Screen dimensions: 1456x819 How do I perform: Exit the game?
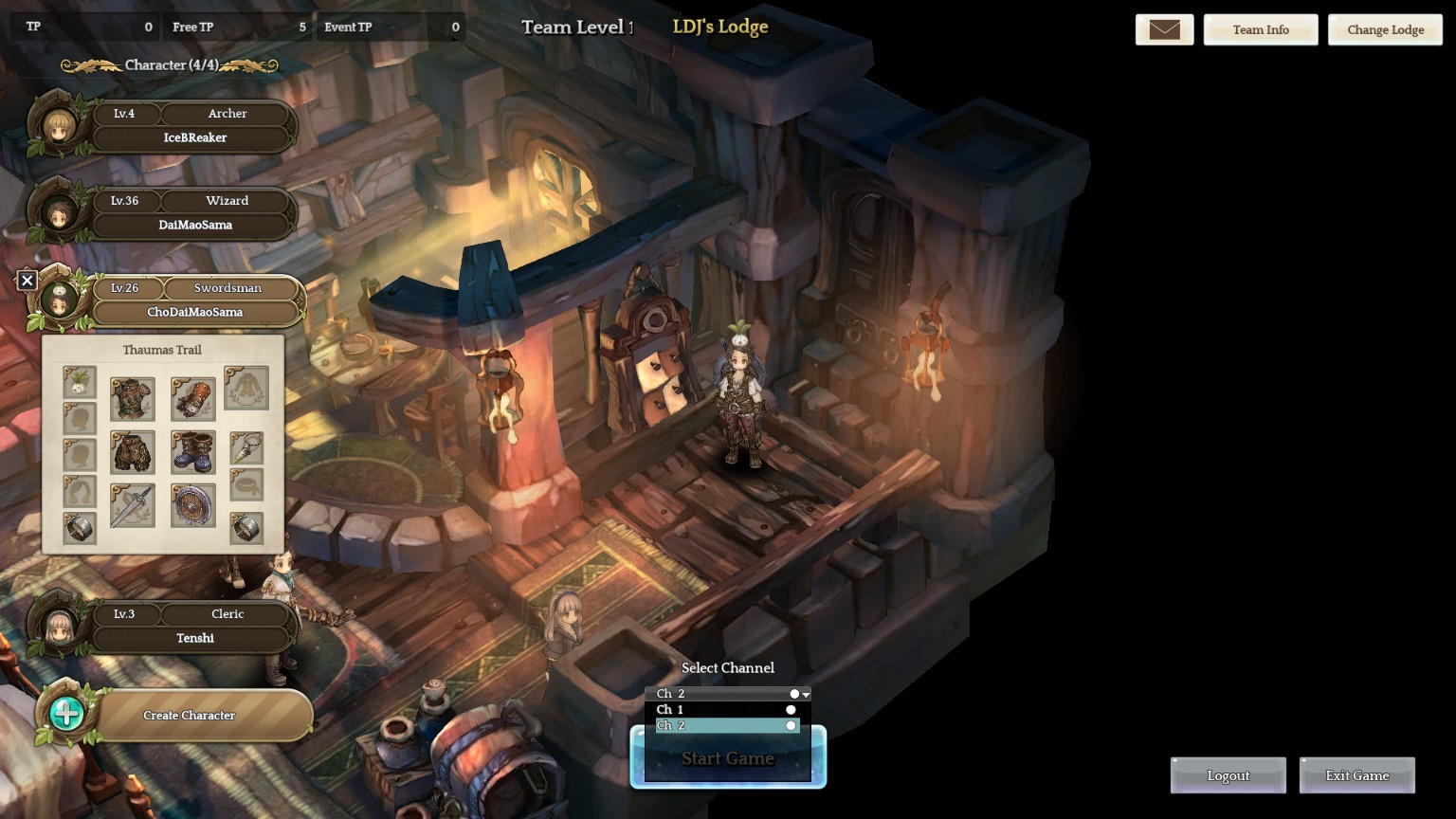coord(1356,775)
